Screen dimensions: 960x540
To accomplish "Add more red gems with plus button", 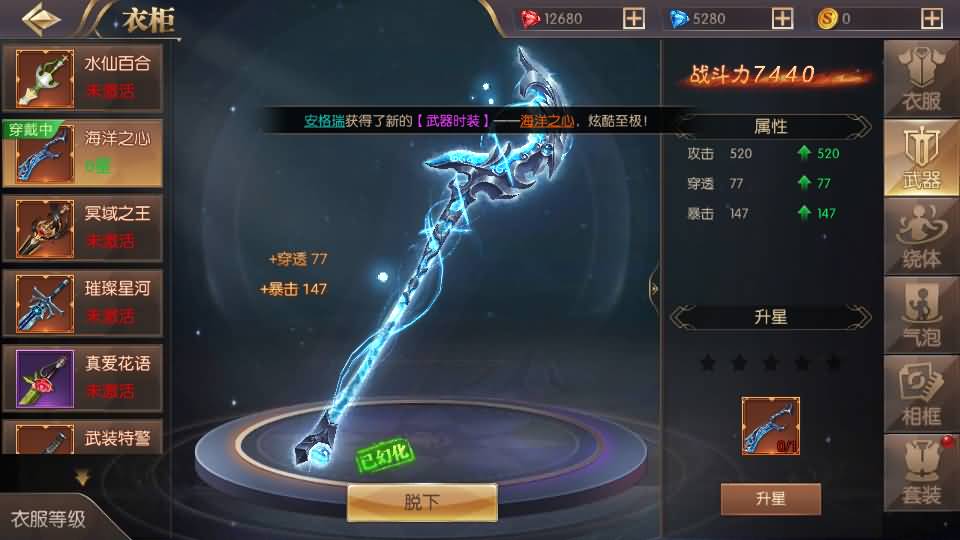I will tap(633, 18).
